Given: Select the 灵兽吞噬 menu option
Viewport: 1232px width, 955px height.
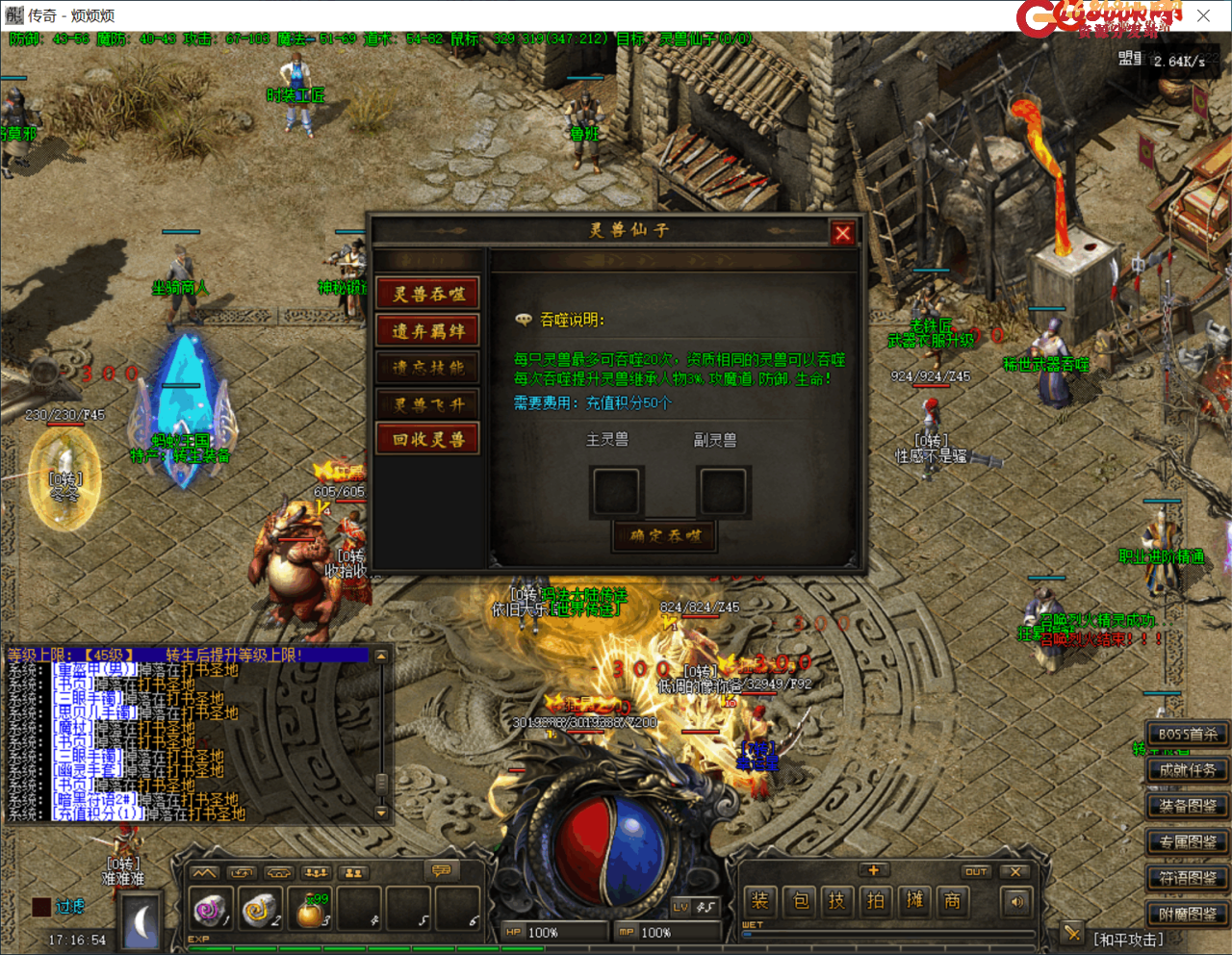Looking at the screenshot, I should (428, 295).
